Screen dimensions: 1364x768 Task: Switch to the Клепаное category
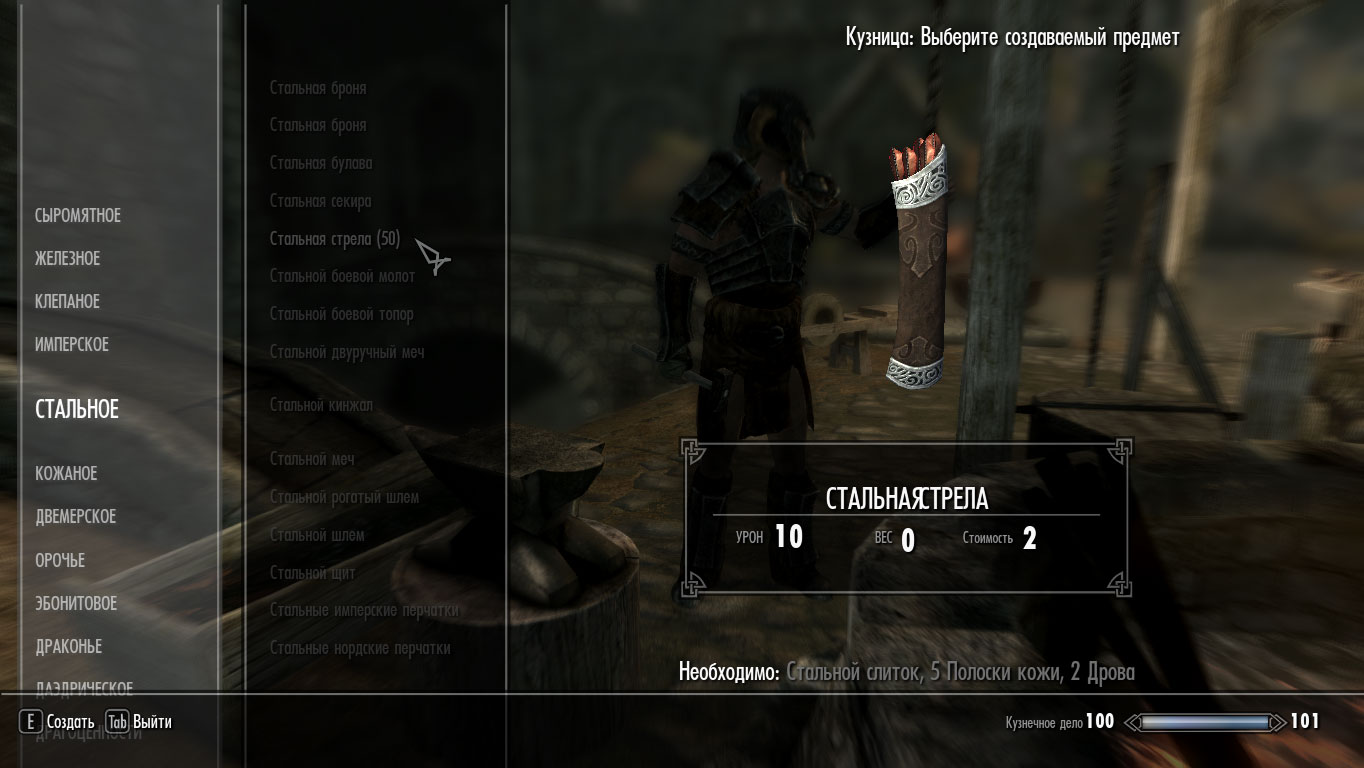[67, 302]
